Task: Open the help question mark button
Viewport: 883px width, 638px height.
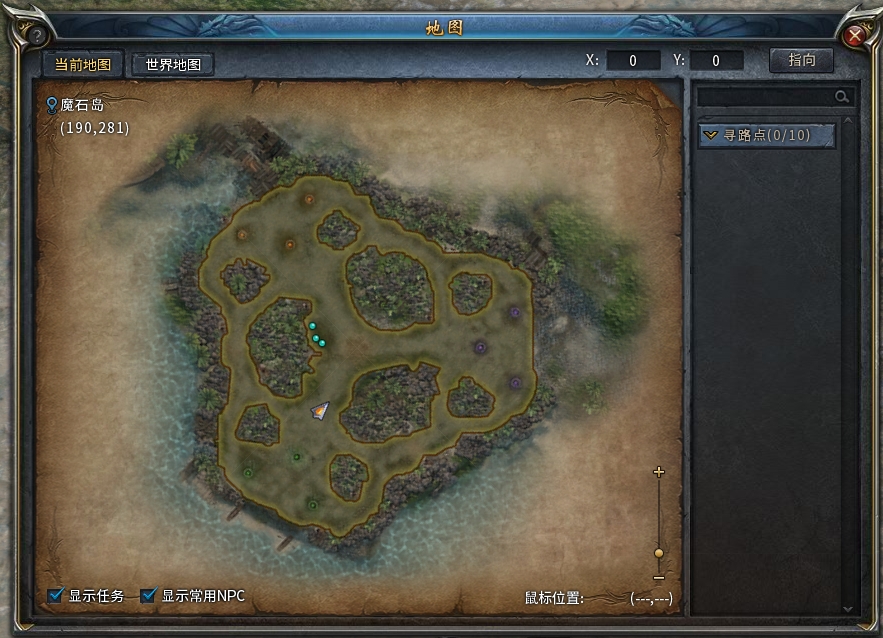Action: [x=37, y=36]
